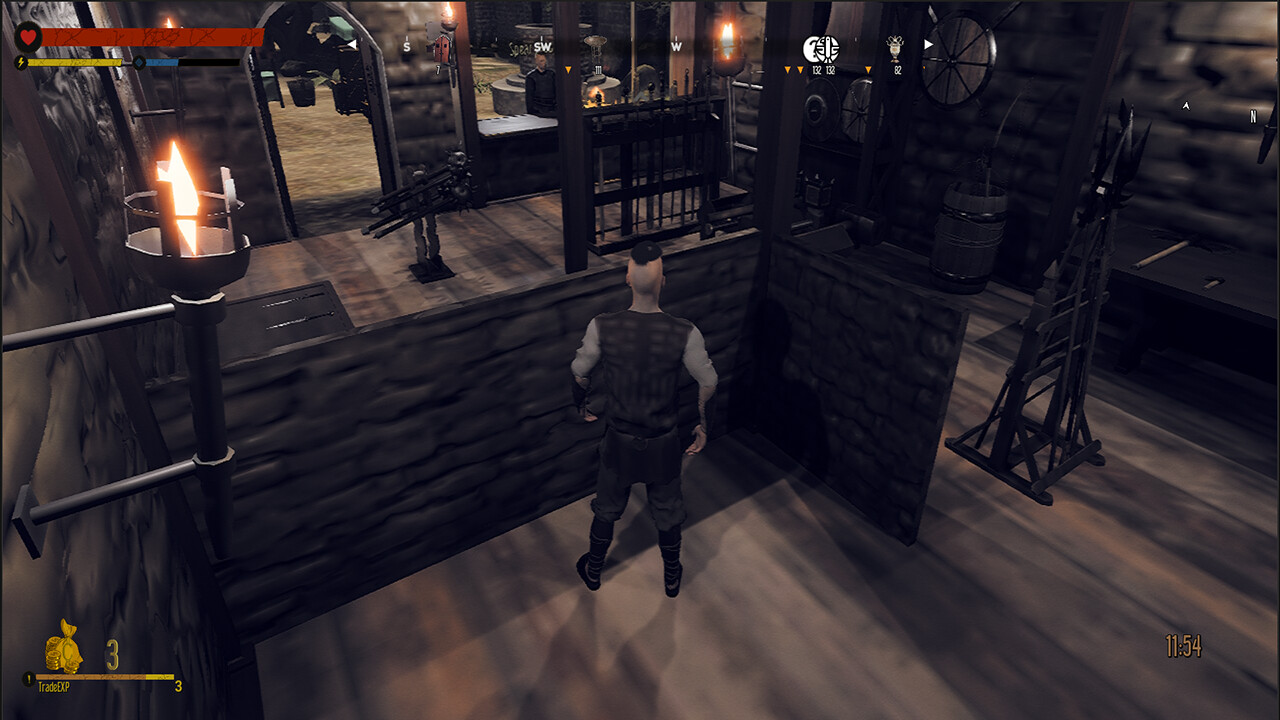Toggle the orange waypoint marker near SW
Screen dimensions: 1280x720
tap(568, 68)
